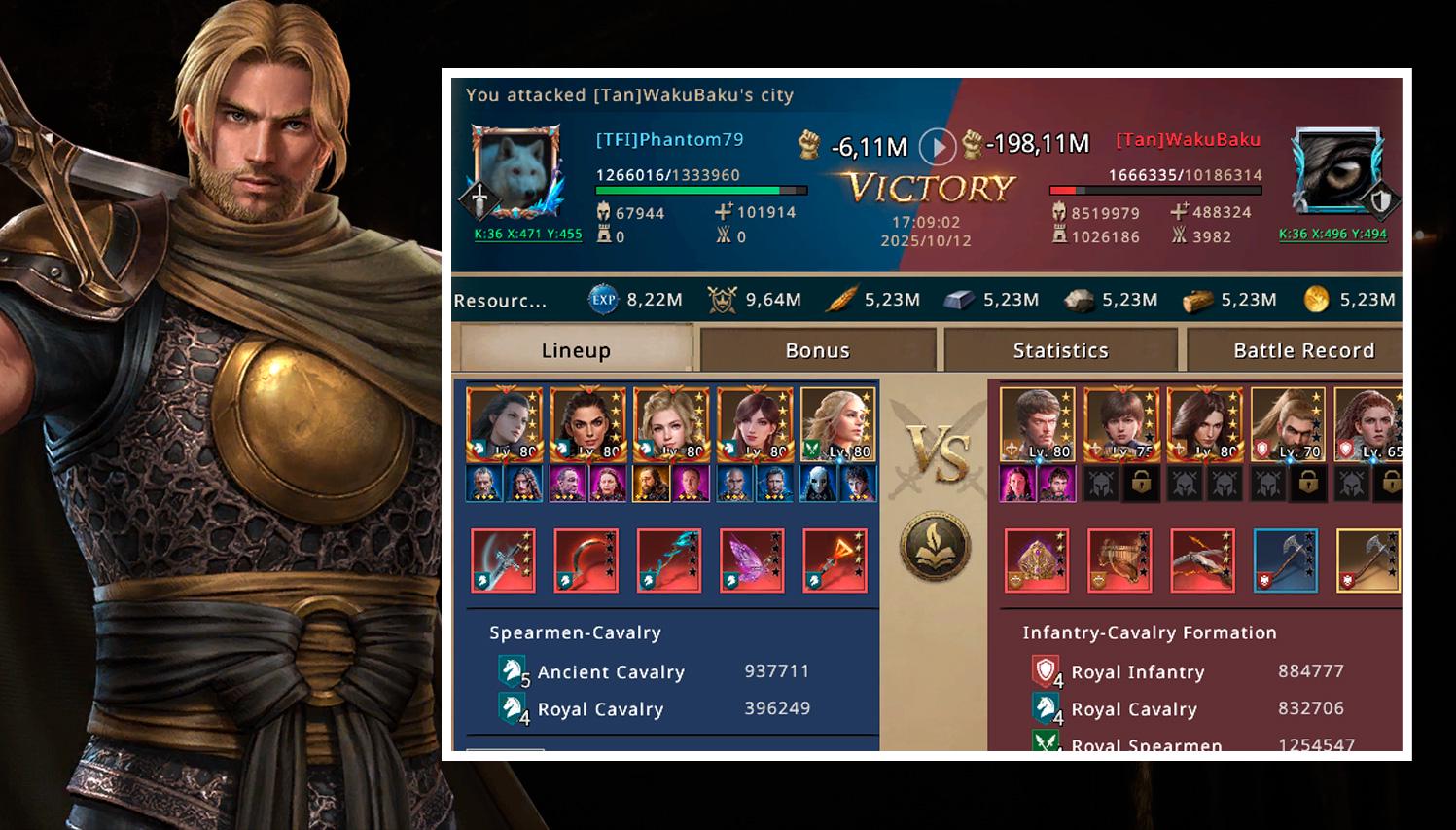Screen dimensions: 1456x830
Task: View the Battle Record tab
Action: coord(1302,349)
